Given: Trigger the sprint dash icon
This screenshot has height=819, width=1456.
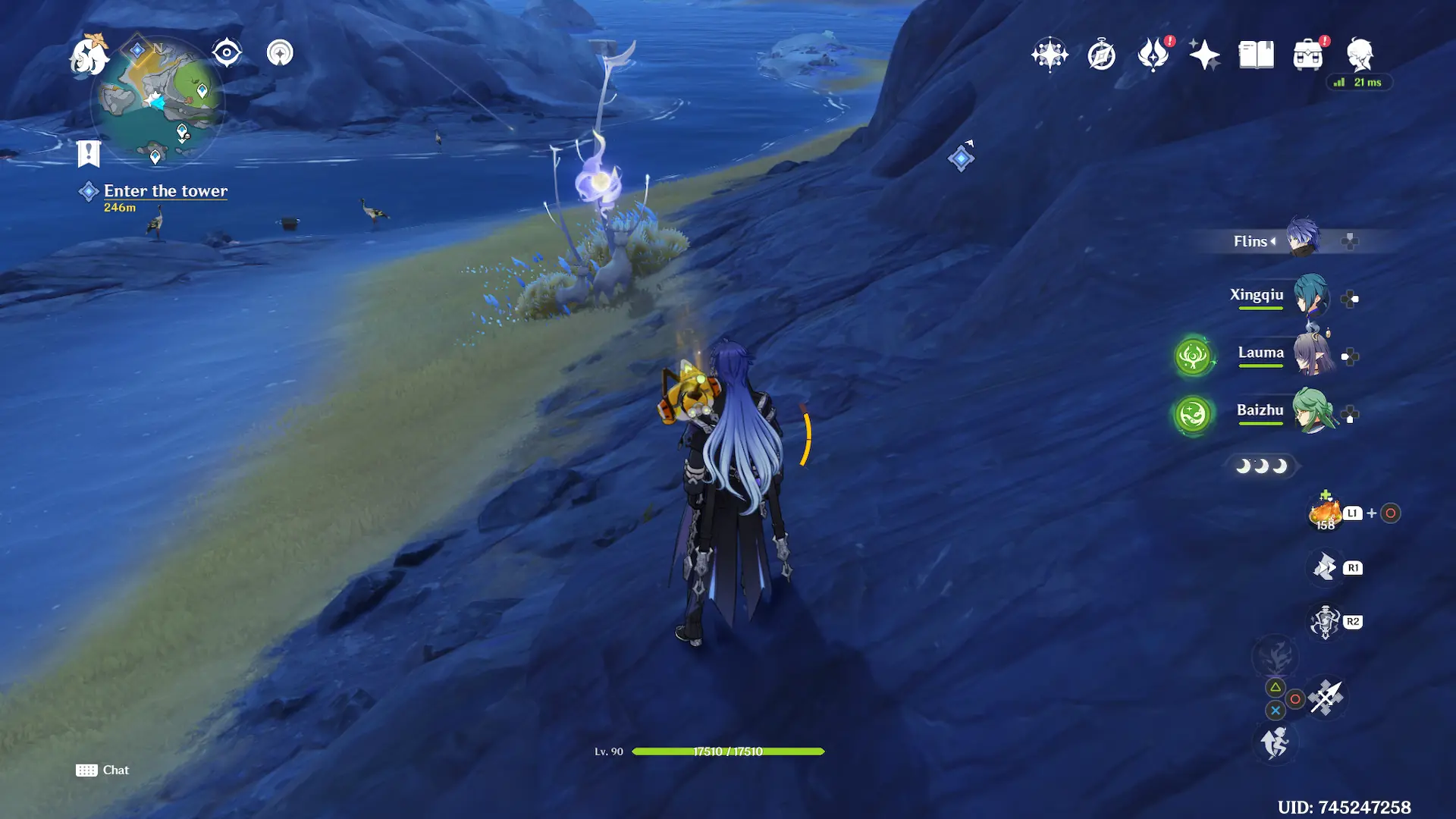Looking at the screenshot, I should pos(1275,742).
